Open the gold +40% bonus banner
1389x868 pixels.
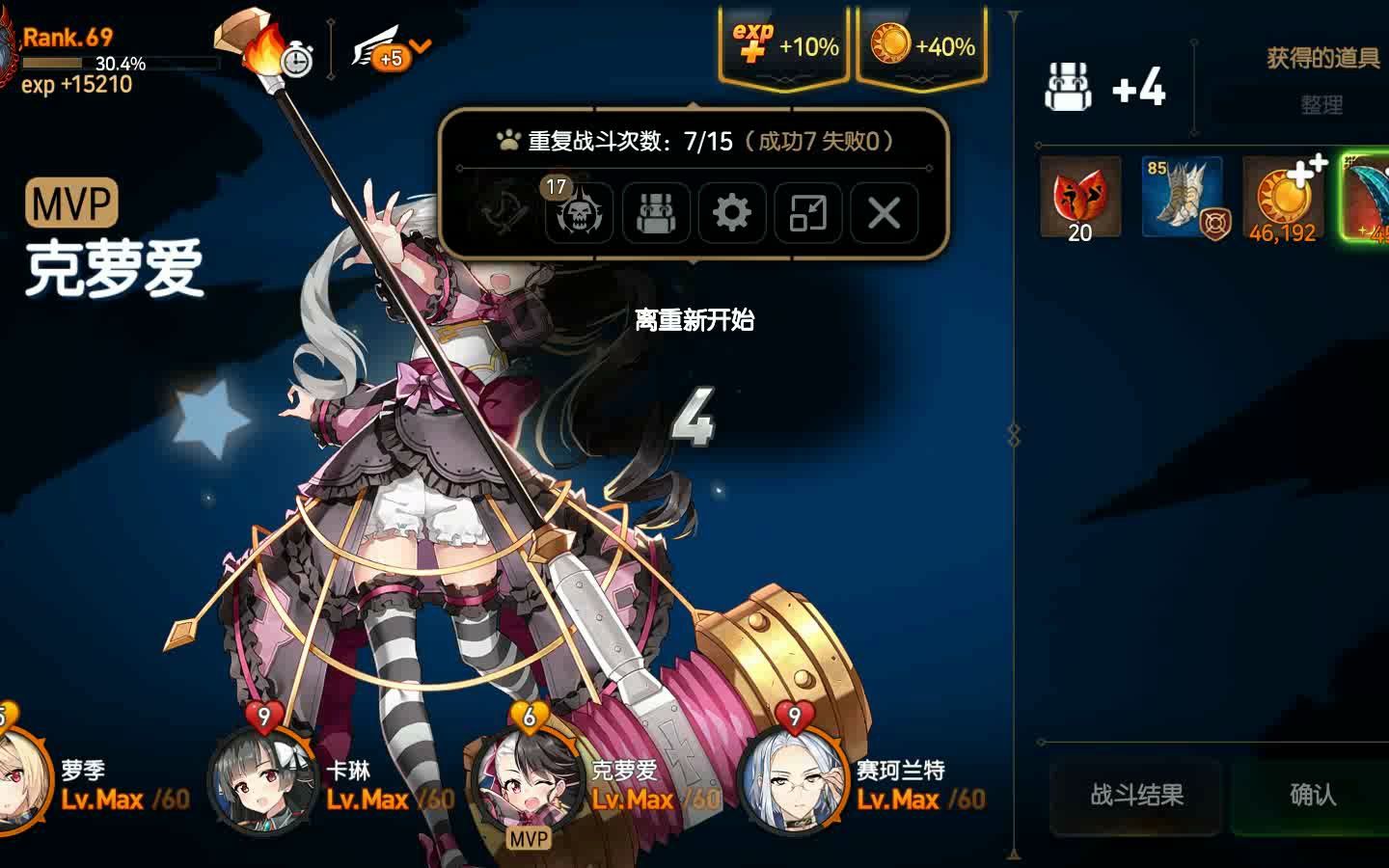[x=919, y=43]
